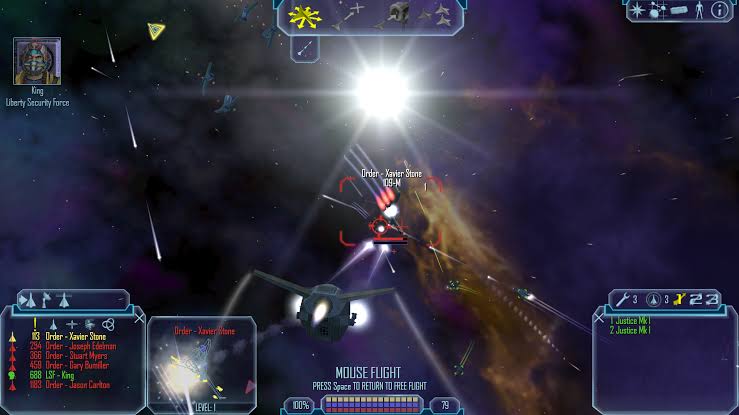Select Order - Stuart Myers contact
This screenshot has width=739, height=415.
pyautogui.click(x=77, y=355)
